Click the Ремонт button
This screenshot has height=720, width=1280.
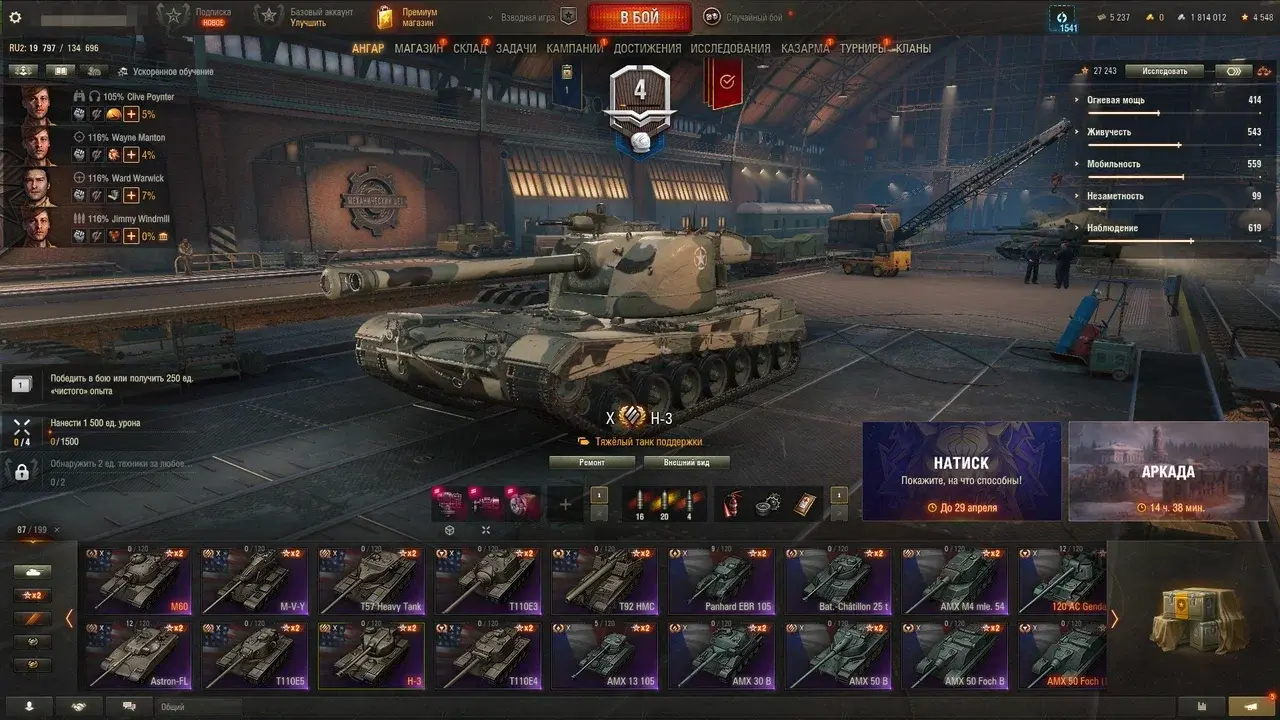point(592,462)
